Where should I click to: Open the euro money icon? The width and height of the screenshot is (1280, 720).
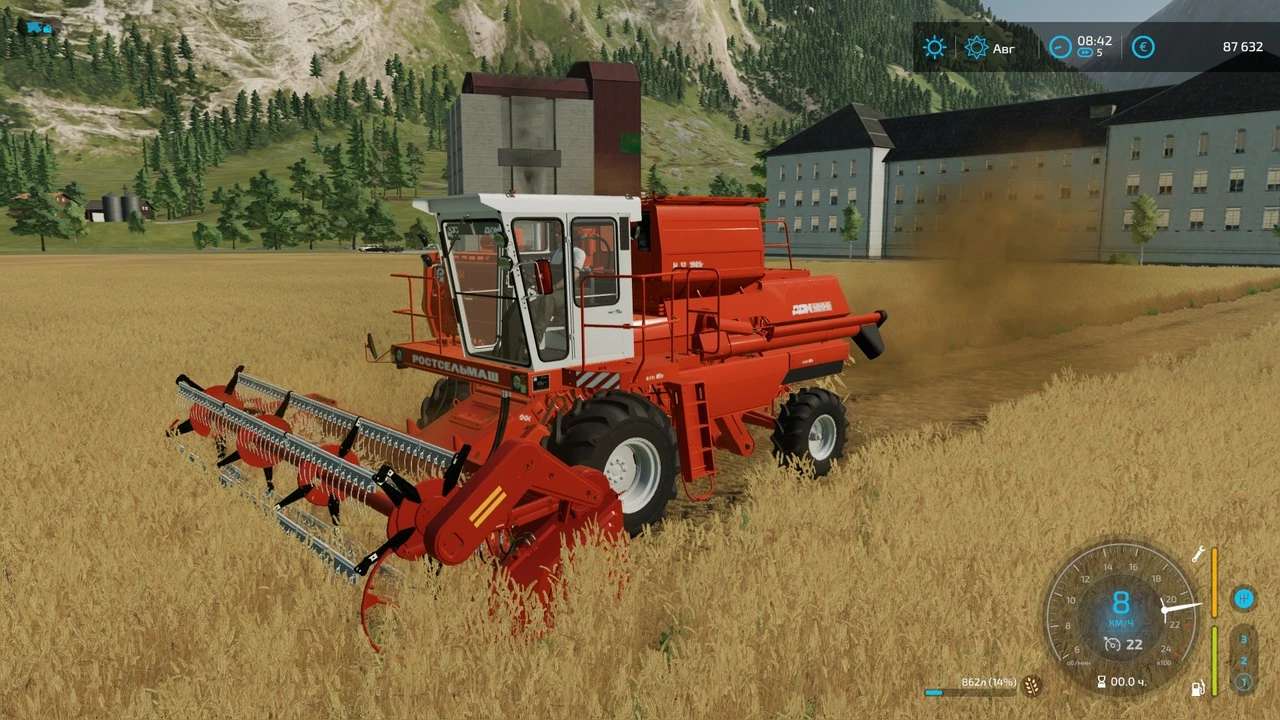(x=1143, y=47)
